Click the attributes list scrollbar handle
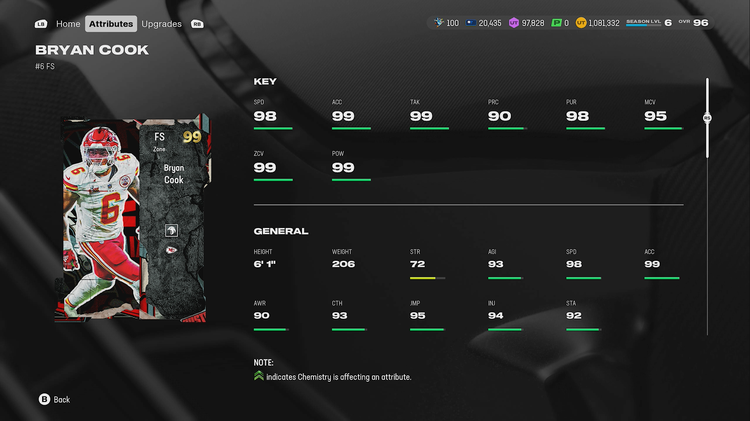This screenshot has height=421, width=750. (707, 117)
